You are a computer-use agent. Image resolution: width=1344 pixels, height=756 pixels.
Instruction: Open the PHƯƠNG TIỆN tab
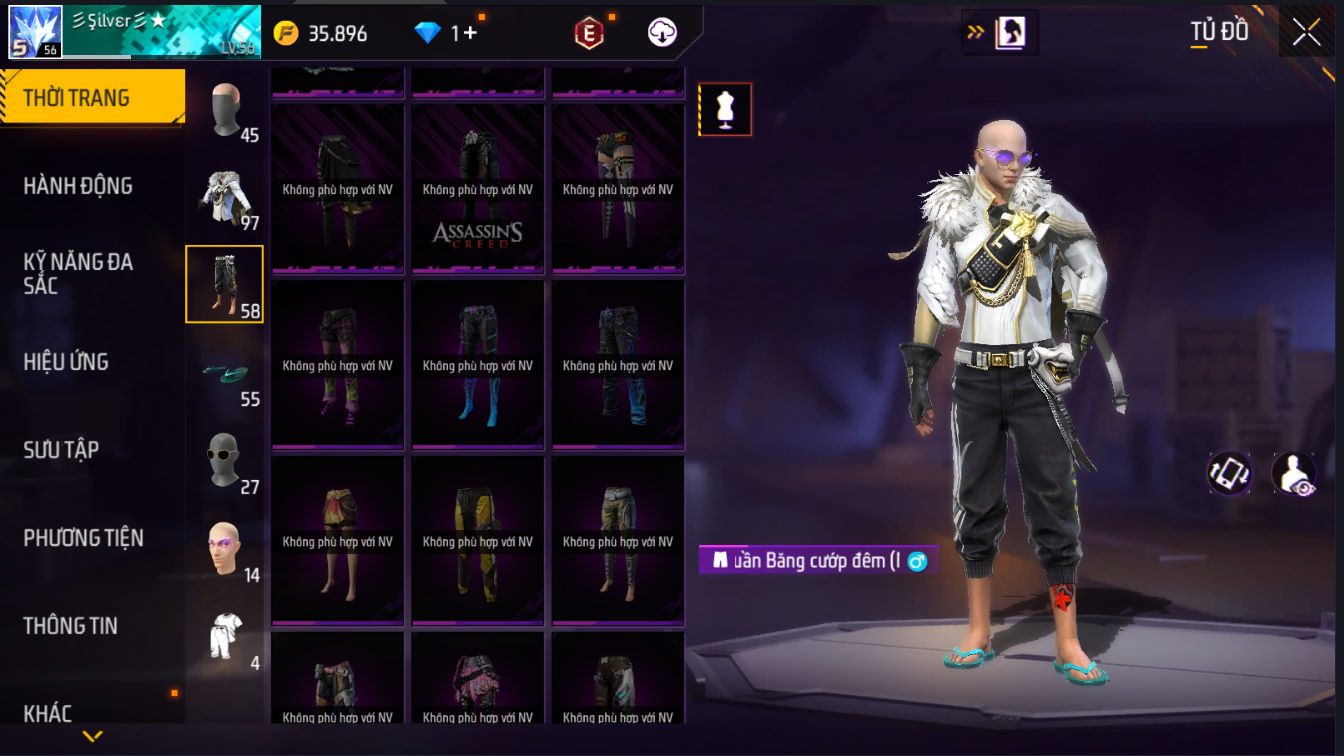83,538
